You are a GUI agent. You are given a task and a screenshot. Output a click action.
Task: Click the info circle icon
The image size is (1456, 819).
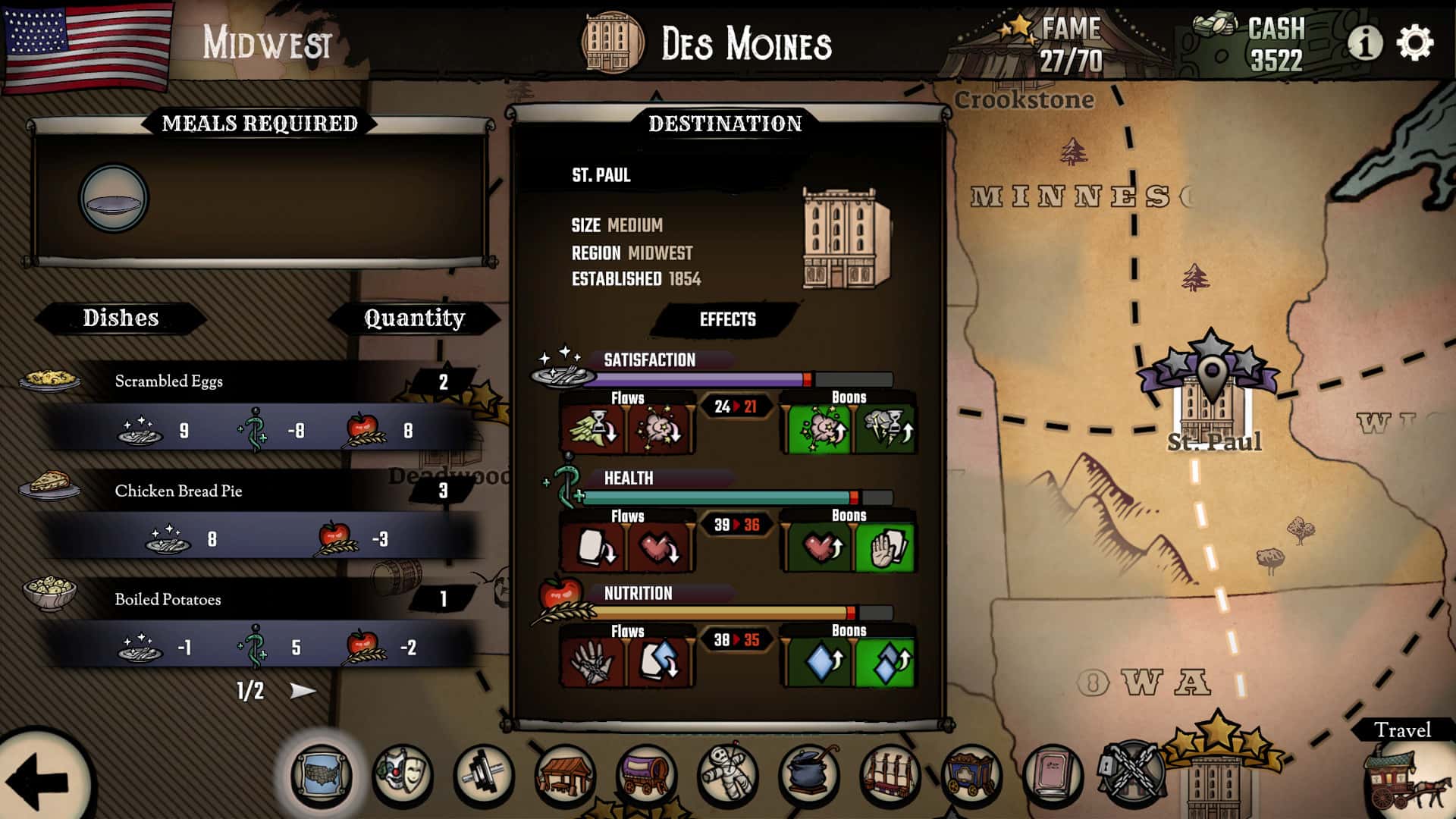[1367, 45]
